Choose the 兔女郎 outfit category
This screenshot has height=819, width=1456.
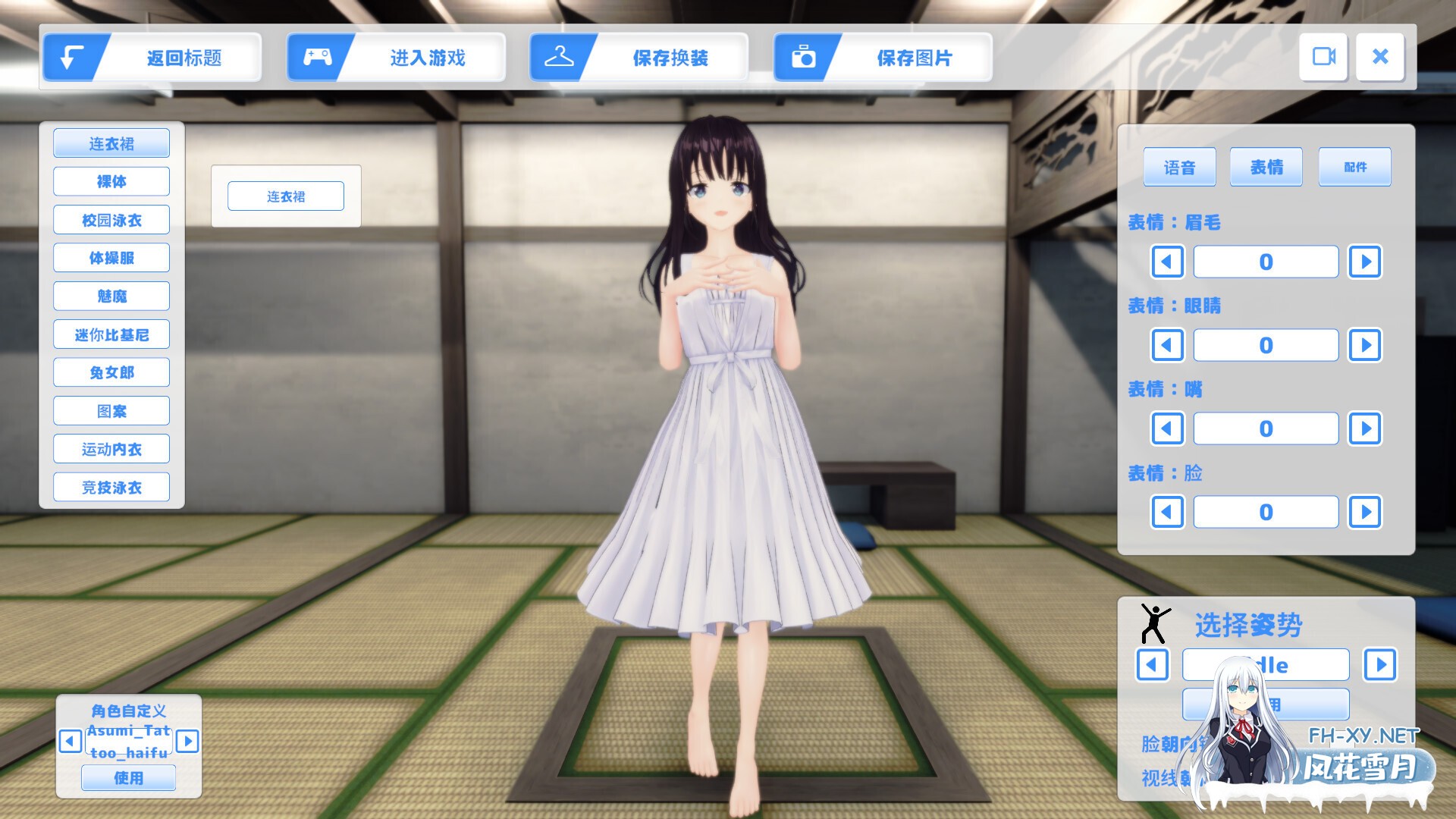click(x=111, y=372)
